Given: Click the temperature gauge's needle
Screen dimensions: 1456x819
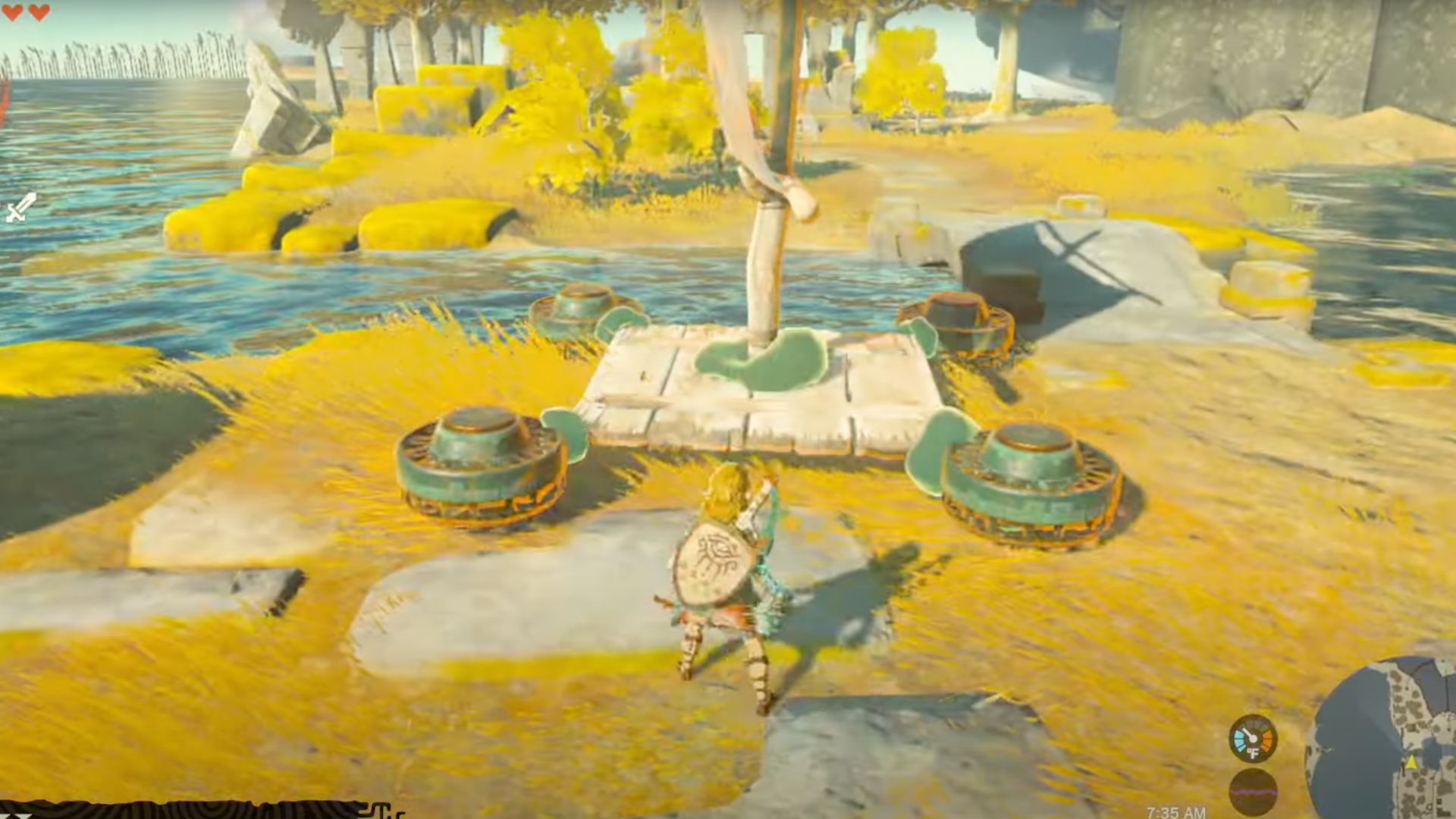Looking at the screenshot, I should point(1247,733).
